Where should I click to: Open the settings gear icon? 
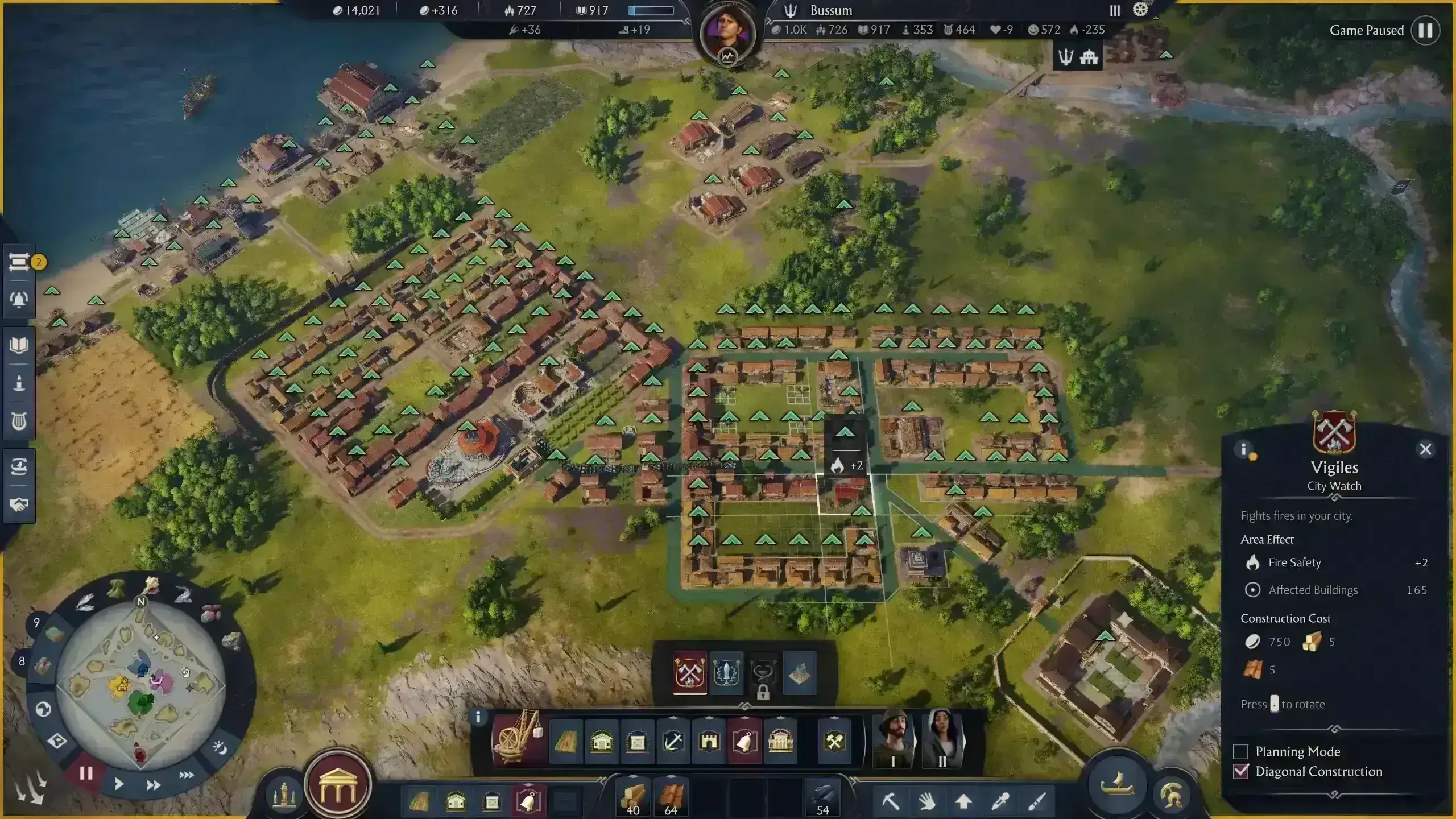(x=1140, y=10)
